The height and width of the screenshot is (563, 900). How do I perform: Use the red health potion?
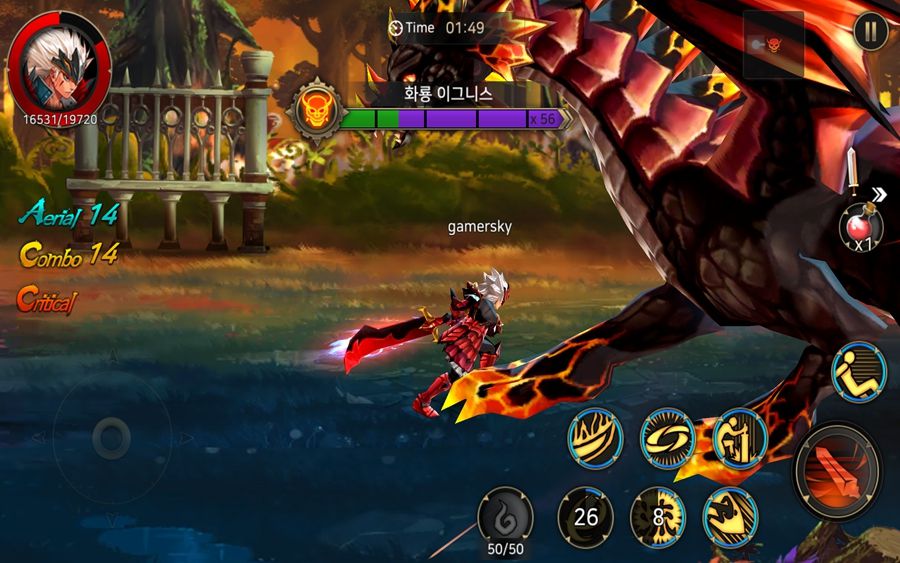860,227
